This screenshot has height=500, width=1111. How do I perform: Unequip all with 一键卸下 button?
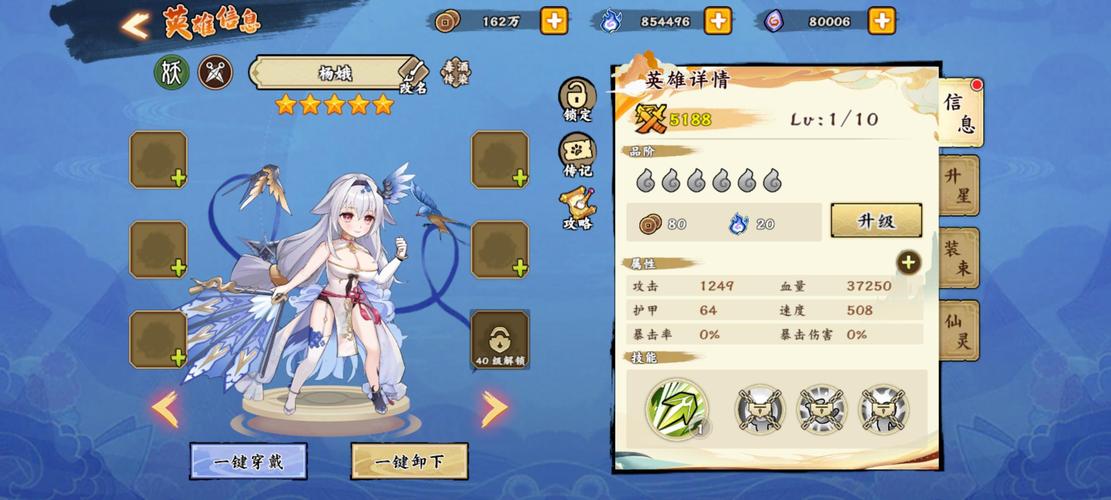(408, 462)
